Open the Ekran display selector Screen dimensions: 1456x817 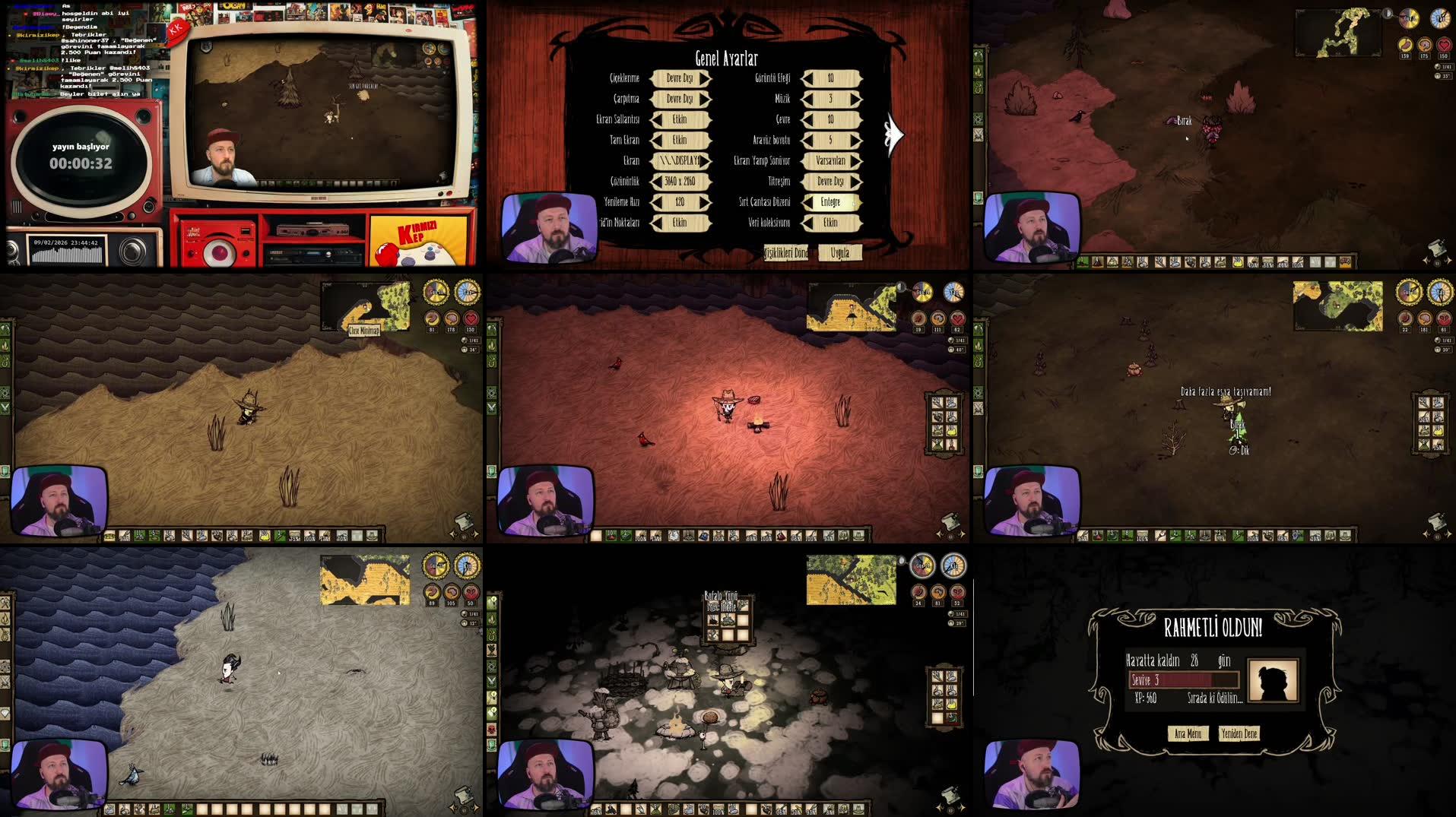pyautogui.click(x=679, y=161)
